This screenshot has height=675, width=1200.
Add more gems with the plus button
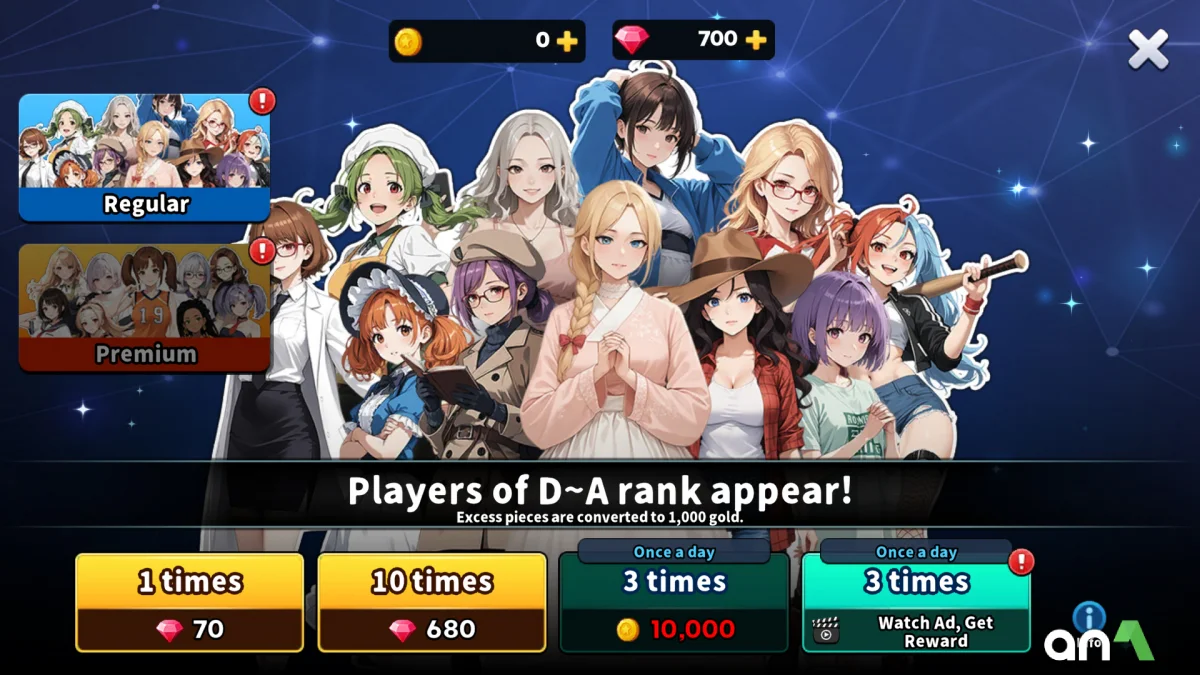756,40
